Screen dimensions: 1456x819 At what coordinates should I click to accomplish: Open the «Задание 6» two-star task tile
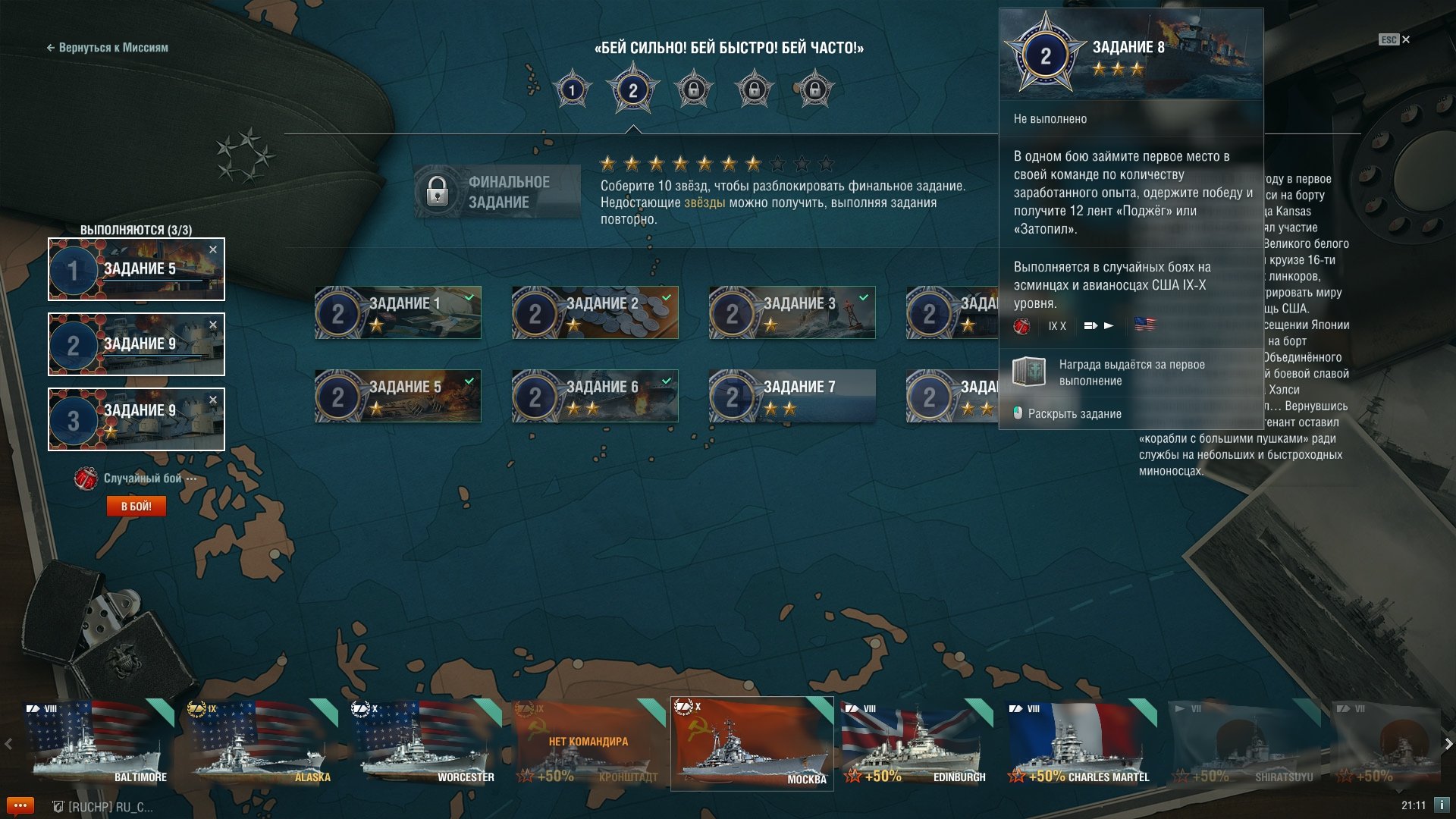[595, 396]
